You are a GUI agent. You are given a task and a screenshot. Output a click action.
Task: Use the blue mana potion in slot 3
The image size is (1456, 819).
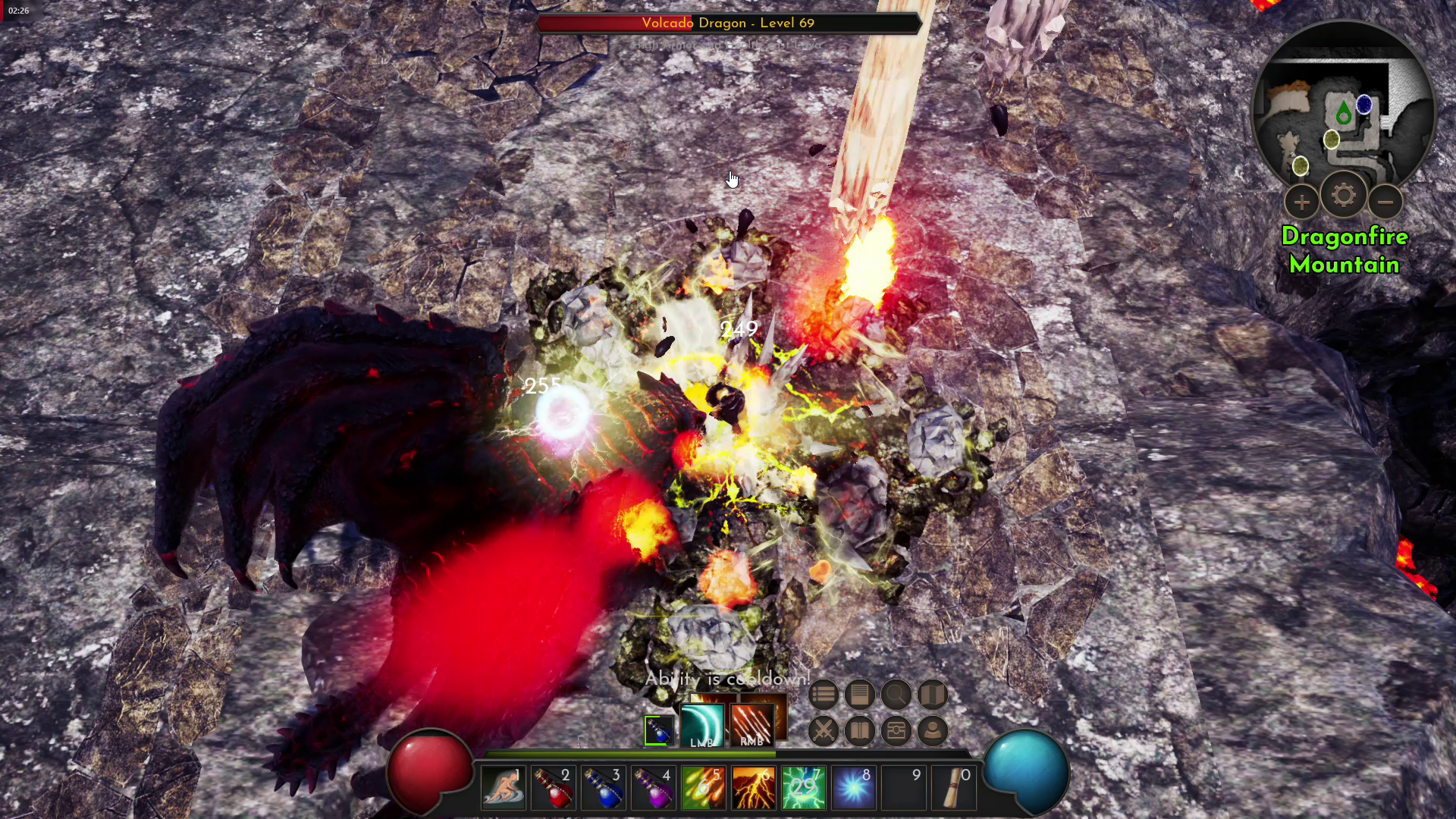[x=604, y=789]
